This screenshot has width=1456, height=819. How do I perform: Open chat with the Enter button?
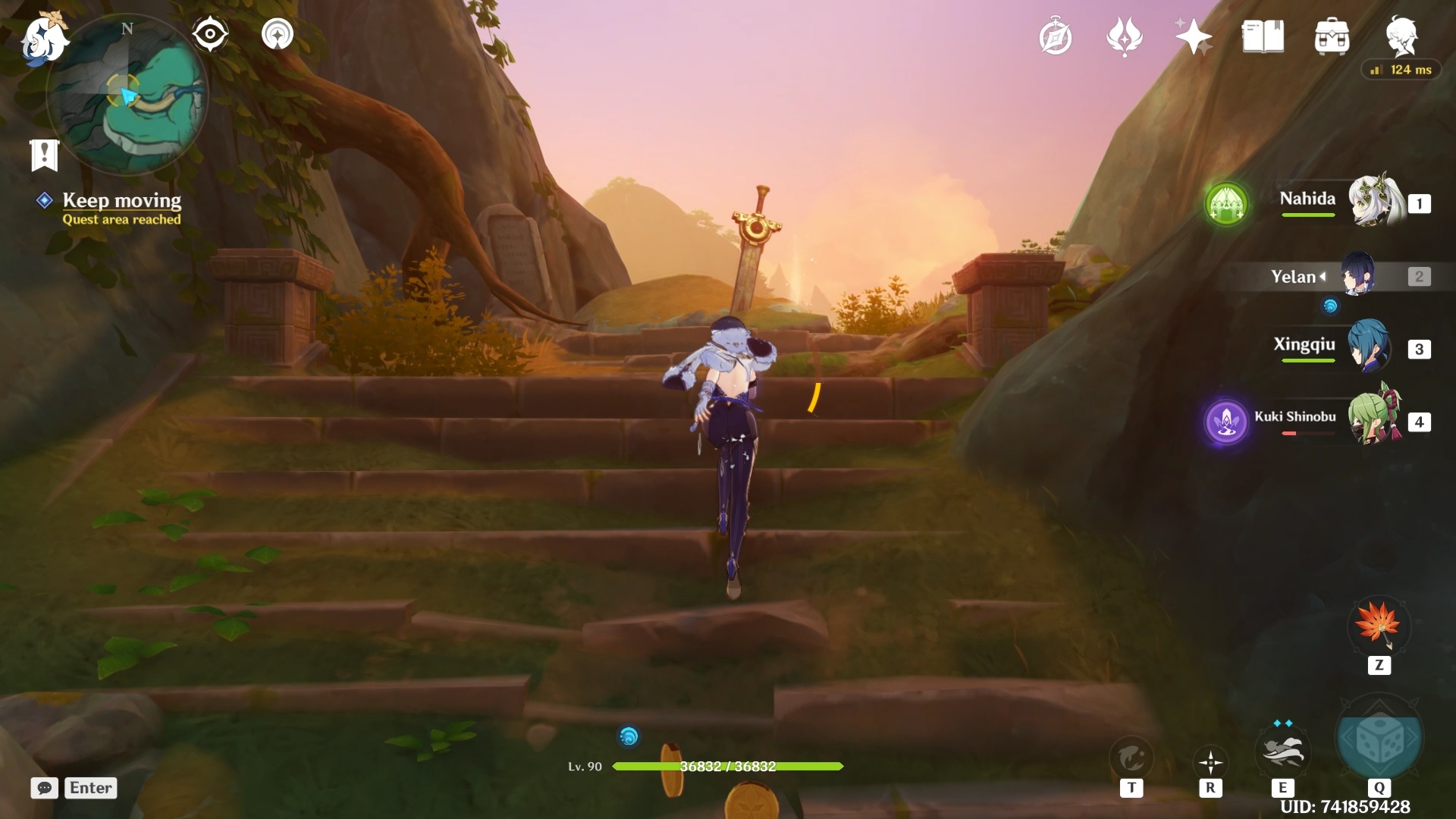click(89, 788)
